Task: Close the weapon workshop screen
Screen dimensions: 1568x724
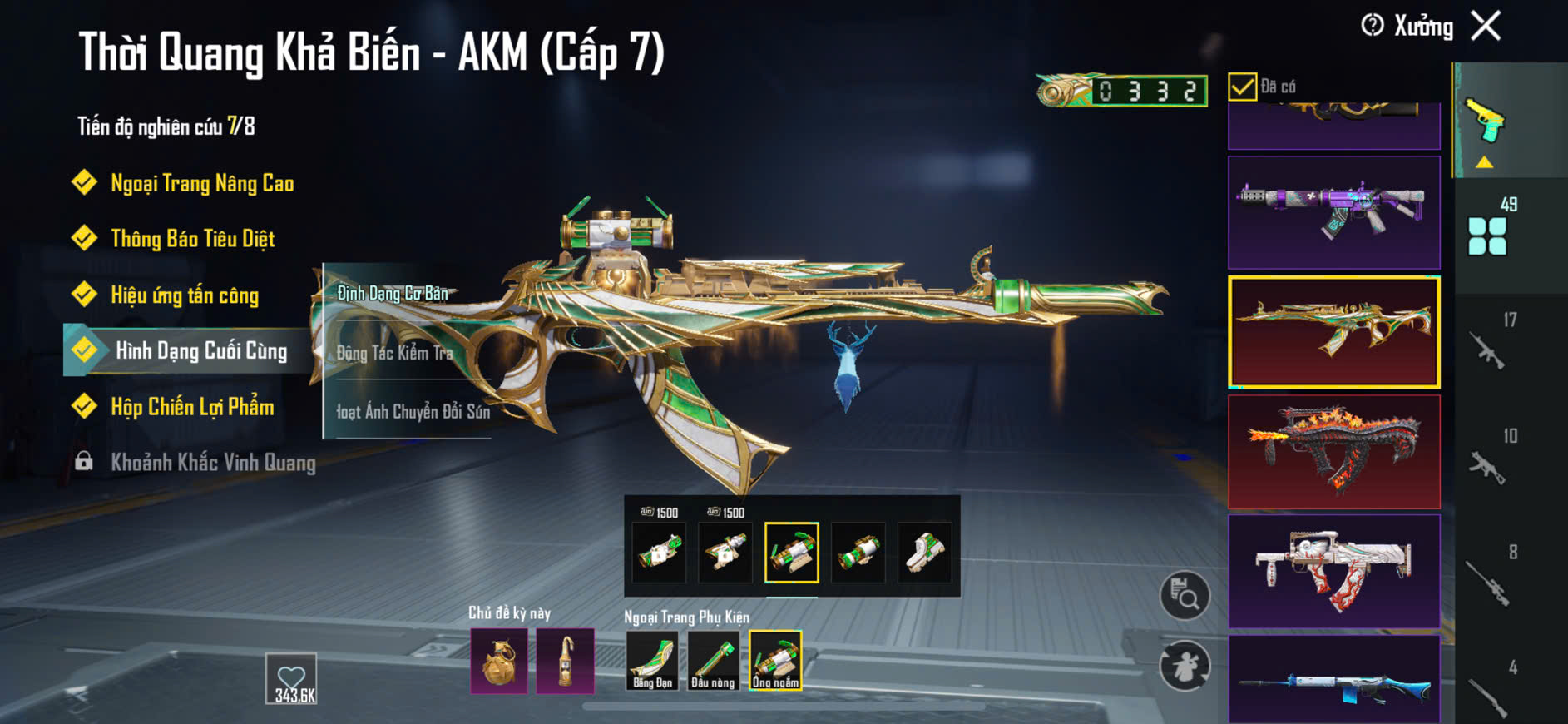Action: tap(1486, 26)
